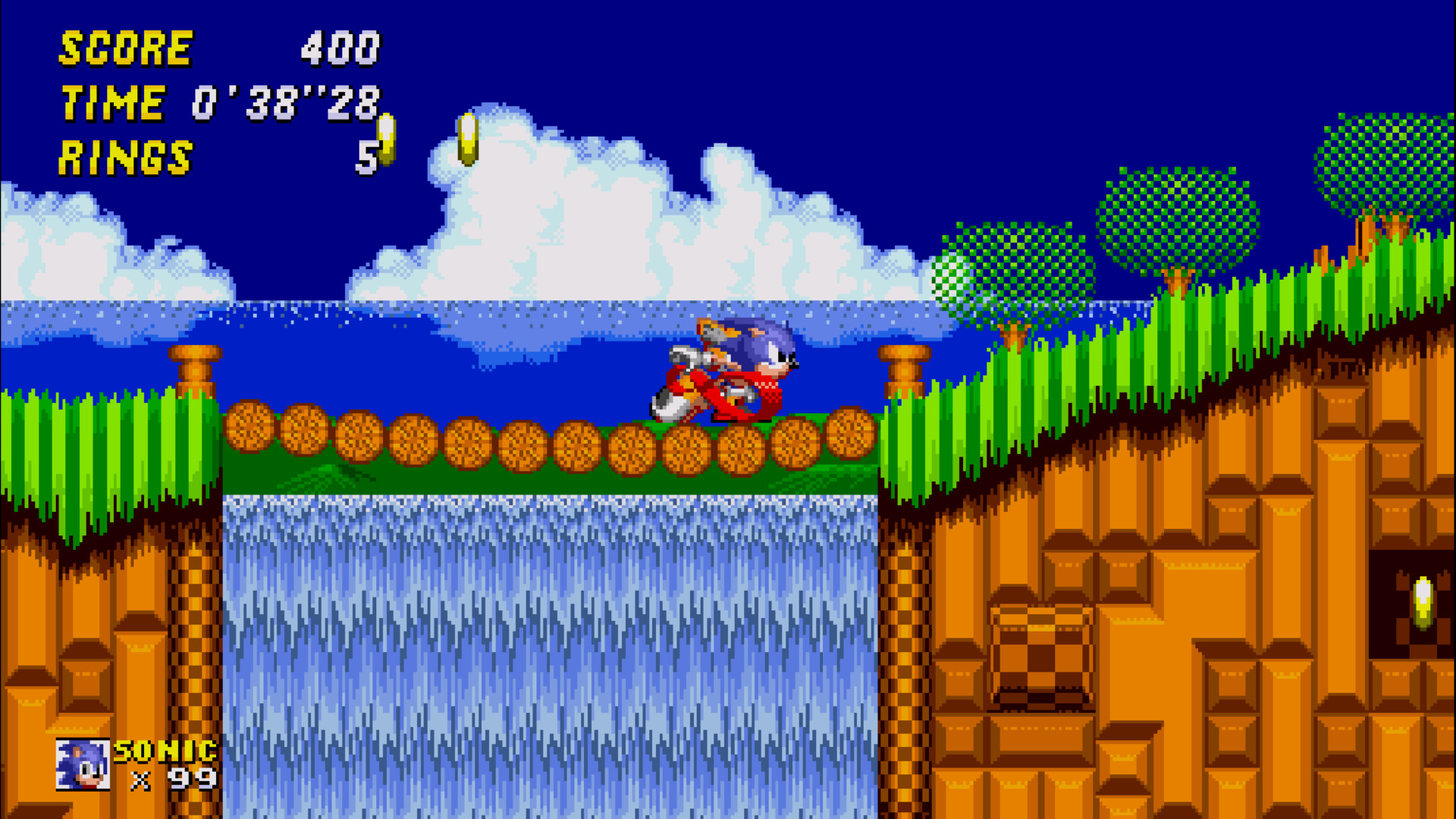
Task: Click the SCORE label text
Action: click(125, 48)
